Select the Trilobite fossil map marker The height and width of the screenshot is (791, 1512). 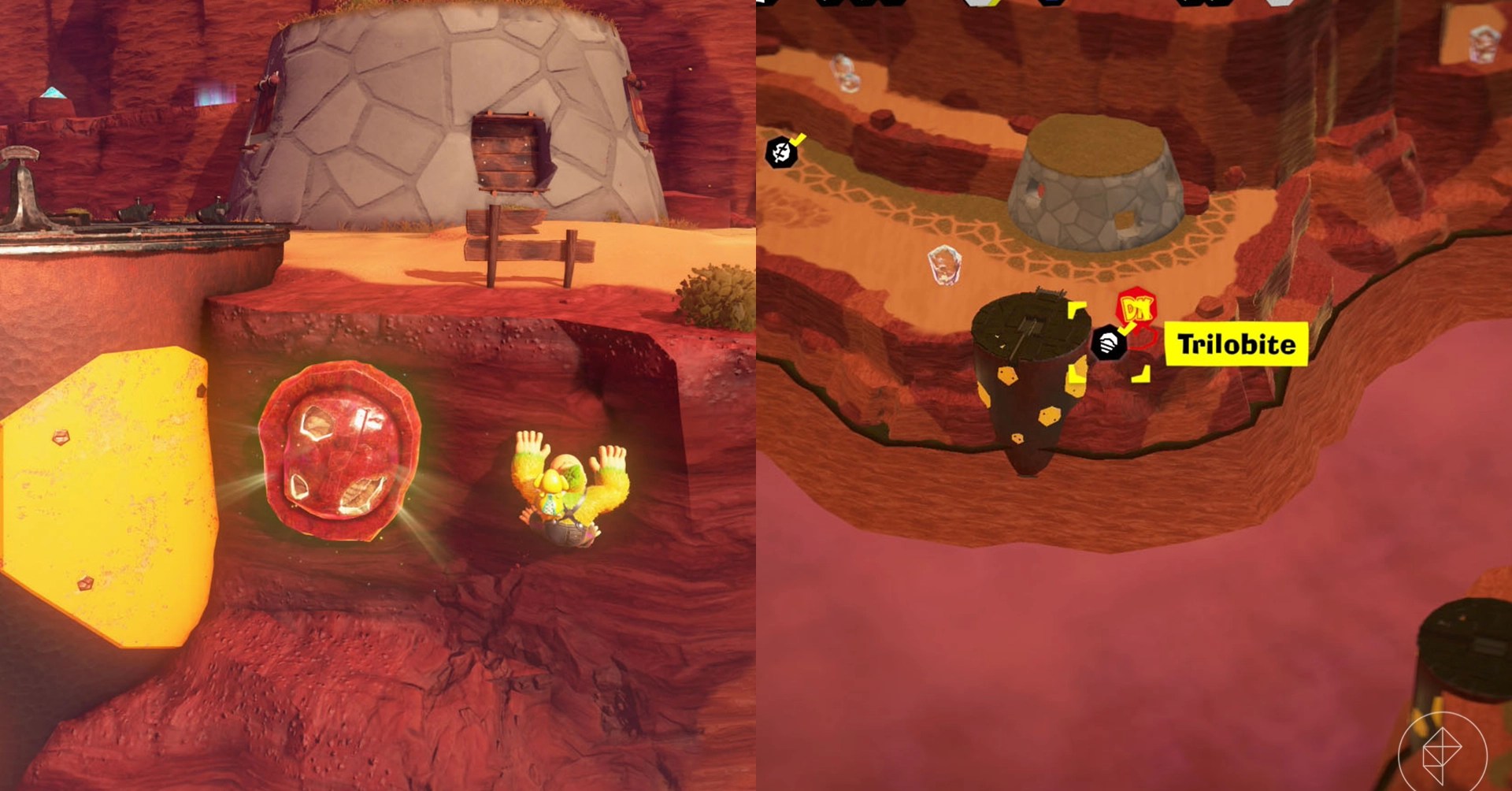point(1109,344)
